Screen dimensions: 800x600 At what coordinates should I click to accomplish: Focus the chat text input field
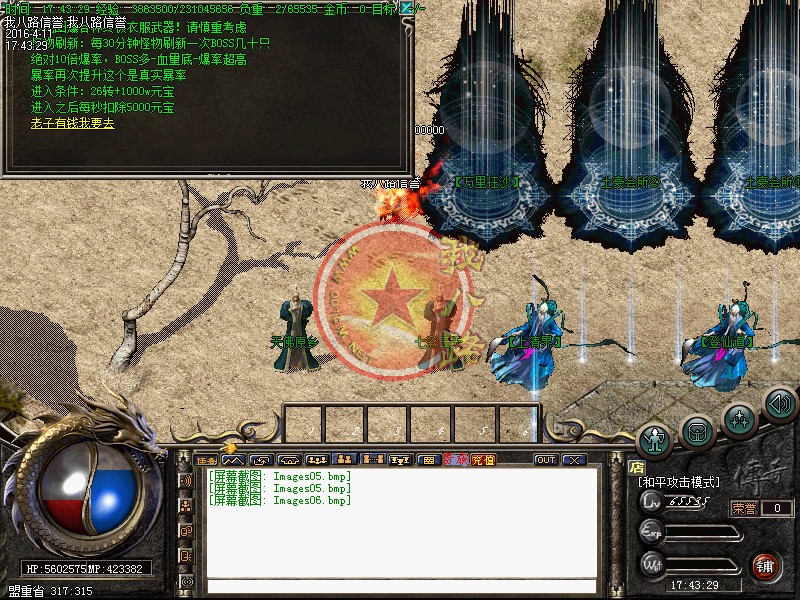tap(400, 586)
